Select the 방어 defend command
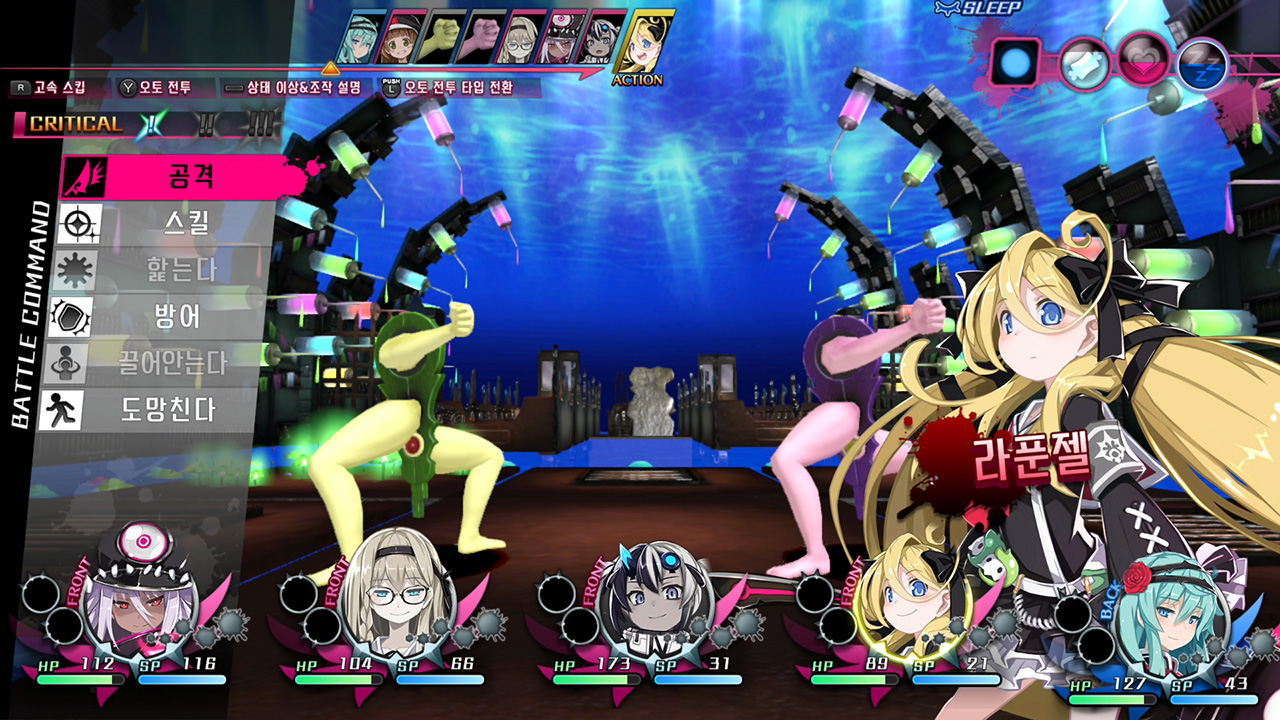1280x720 pixels. point(180,317)
